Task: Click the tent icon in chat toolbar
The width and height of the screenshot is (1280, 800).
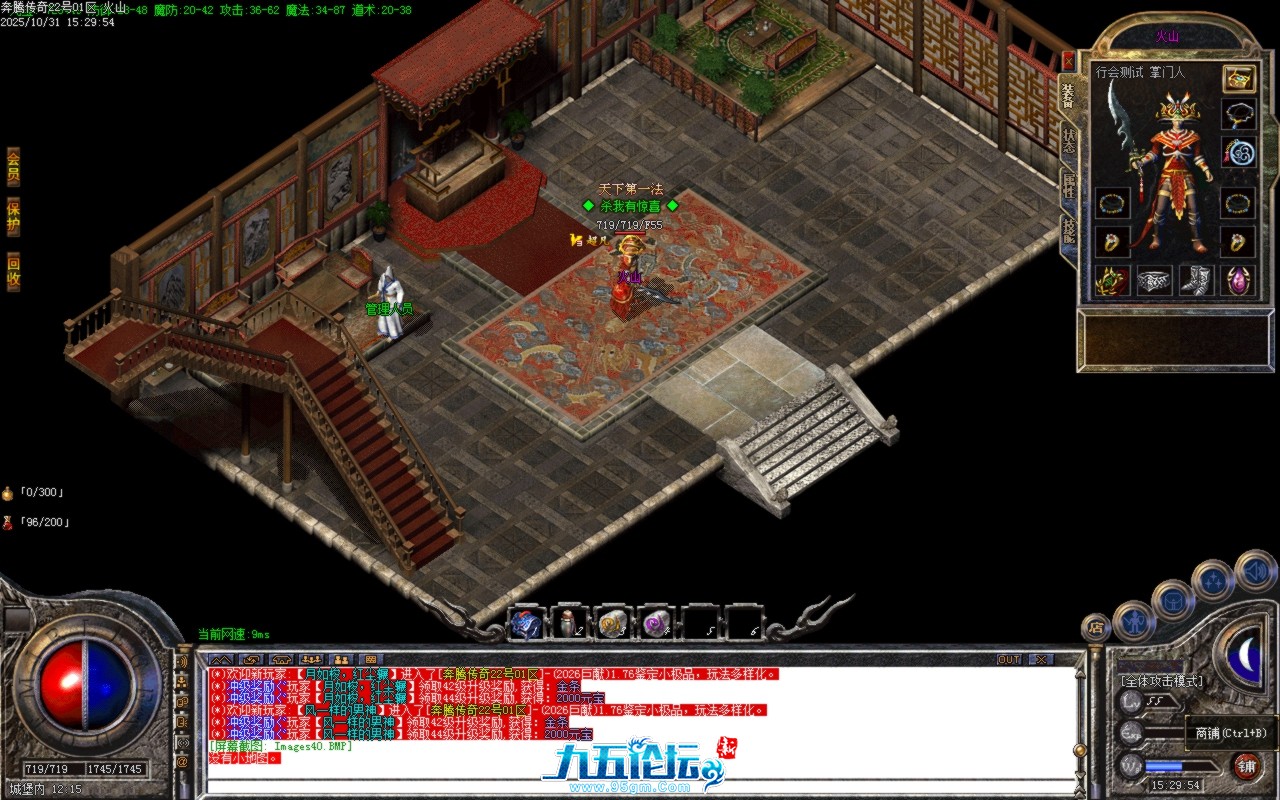Action: tap(283, 660)
